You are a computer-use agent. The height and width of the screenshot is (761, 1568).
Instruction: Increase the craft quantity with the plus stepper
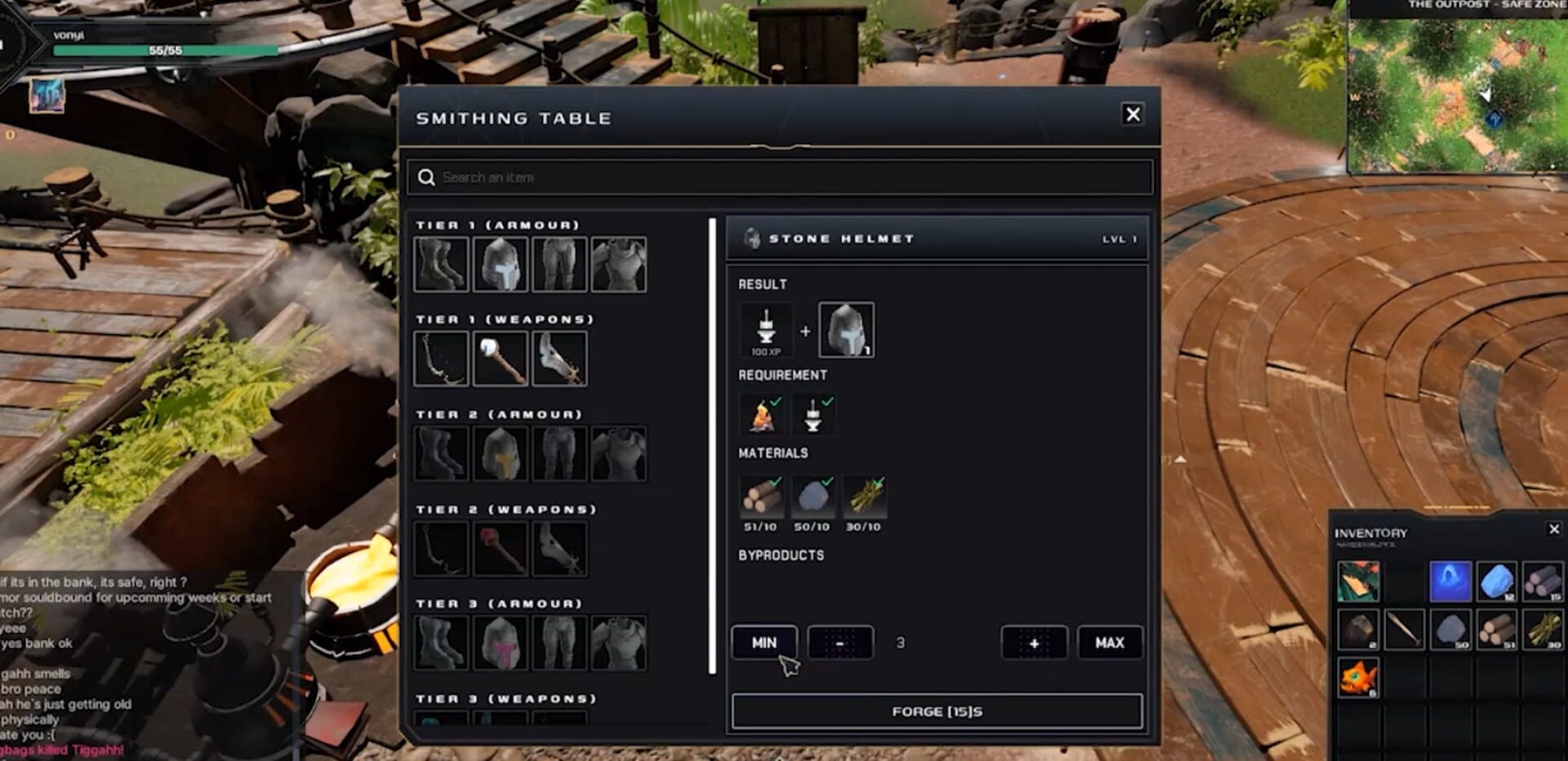[x=1034, y=643]
